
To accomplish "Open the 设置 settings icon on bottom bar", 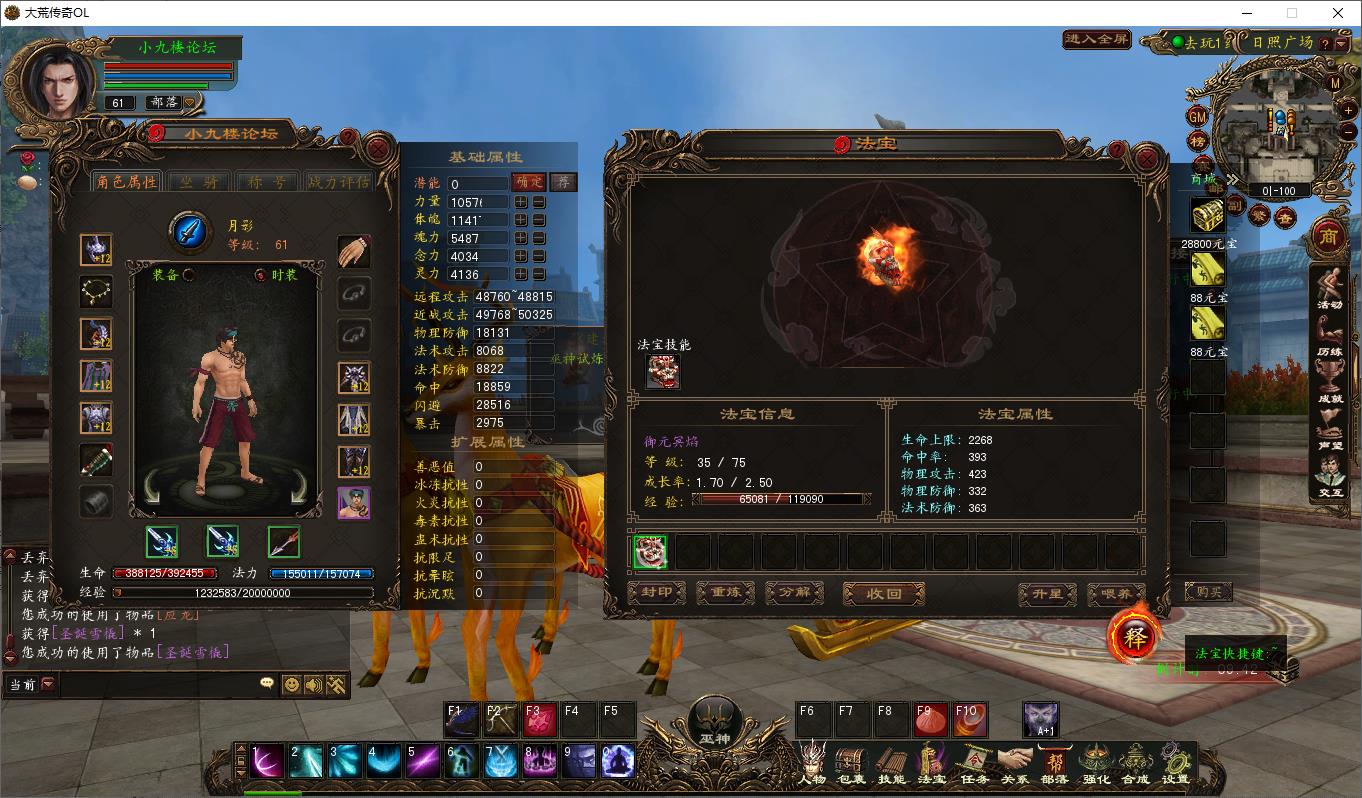I will 1177,762.
